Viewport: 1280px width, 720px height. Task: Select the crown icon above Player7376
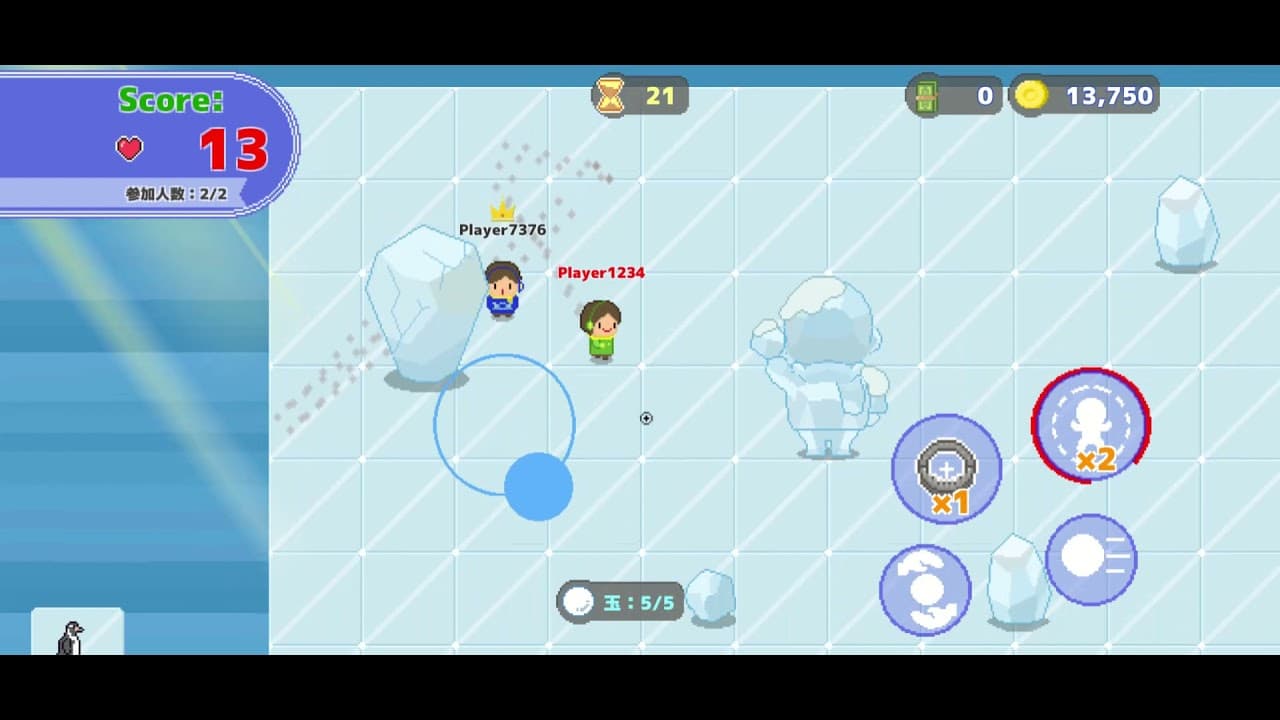click(502, 211)
